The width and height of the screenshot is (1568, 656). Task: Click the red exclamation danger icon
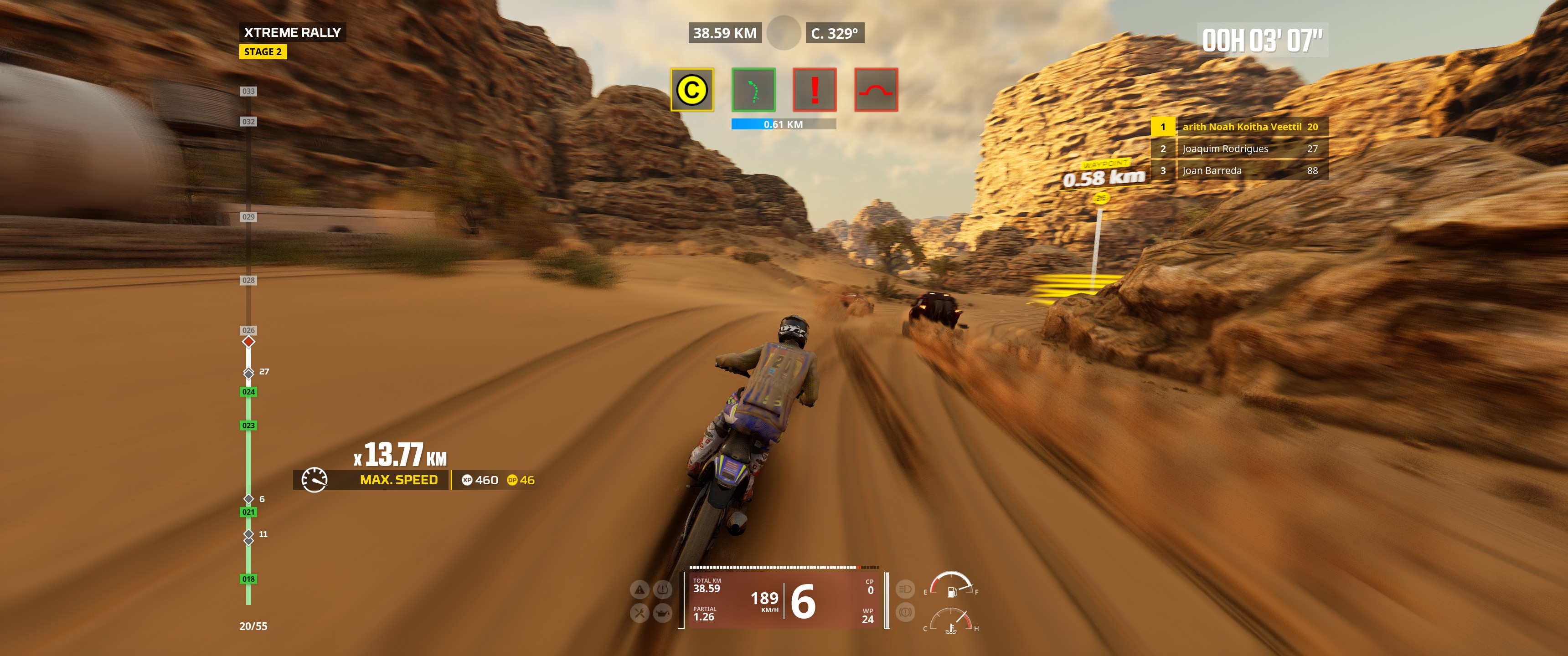(815, 90)
